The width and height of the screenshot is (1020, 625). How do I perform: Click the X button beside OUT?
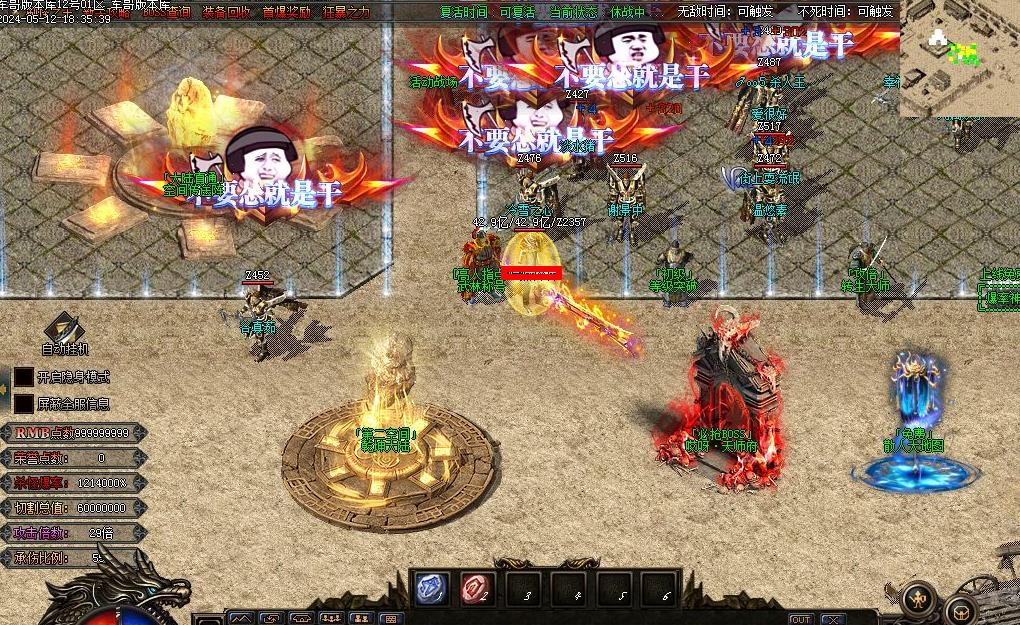[832, 619]
